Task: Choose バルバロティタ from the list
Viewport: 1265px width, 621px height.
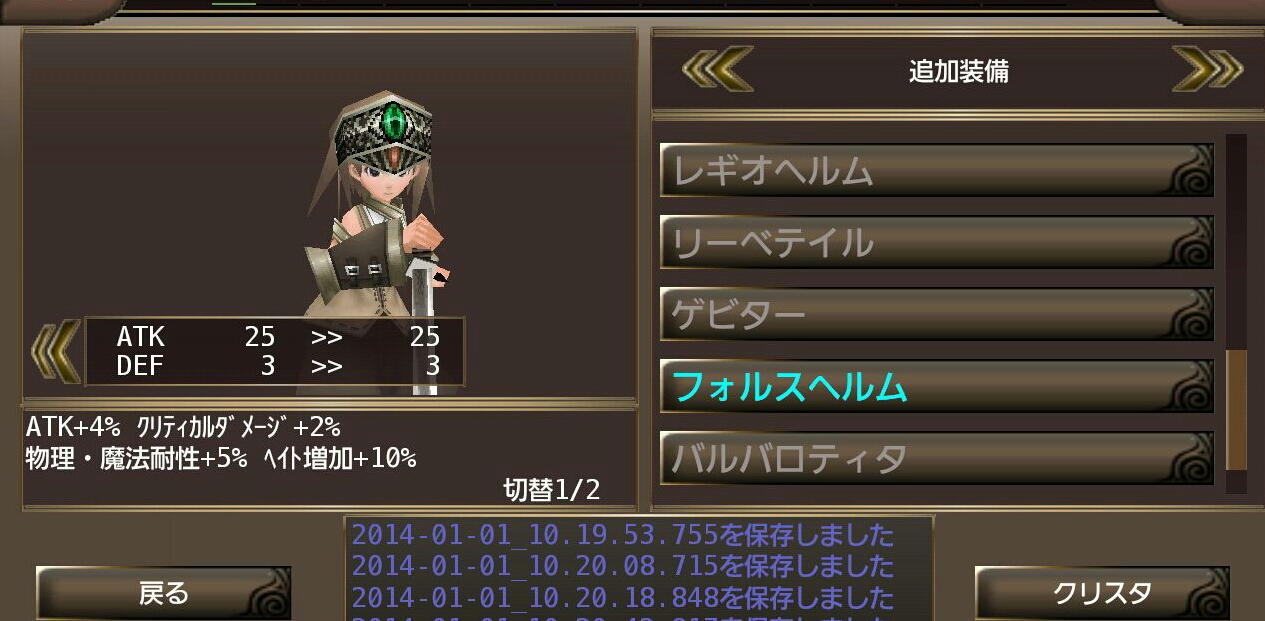Action: pyautogui.click(x=936, y=459)
